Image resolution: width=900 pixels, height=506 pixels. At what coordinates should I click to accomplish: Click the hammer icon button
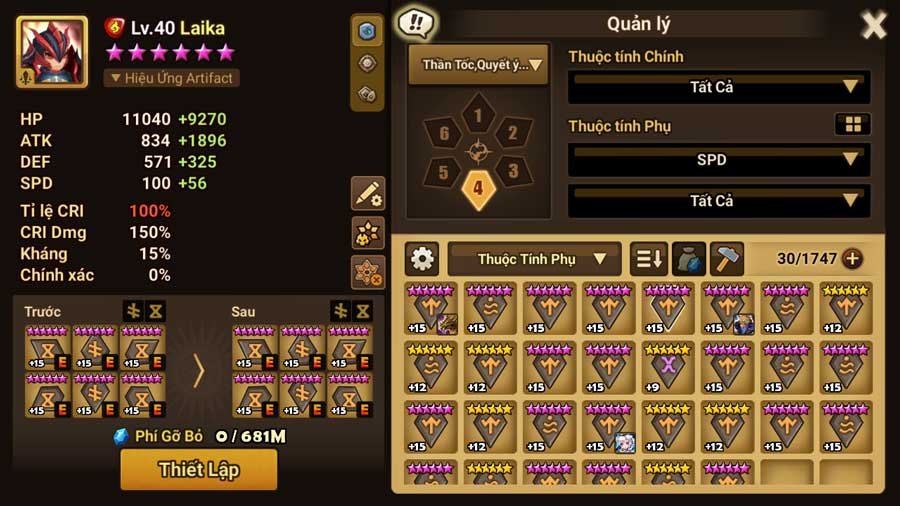tap(727, 259)
